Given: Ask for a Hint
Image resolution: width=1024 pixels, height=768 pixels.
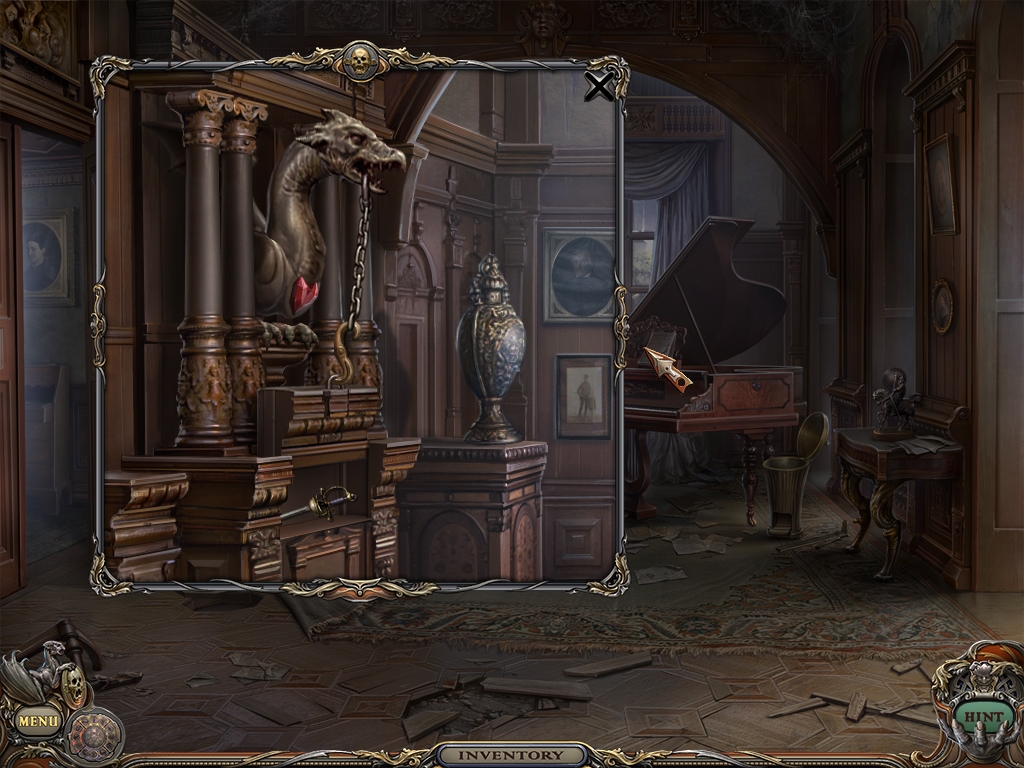Looking at the screenshot, I should tap(983, 717).
